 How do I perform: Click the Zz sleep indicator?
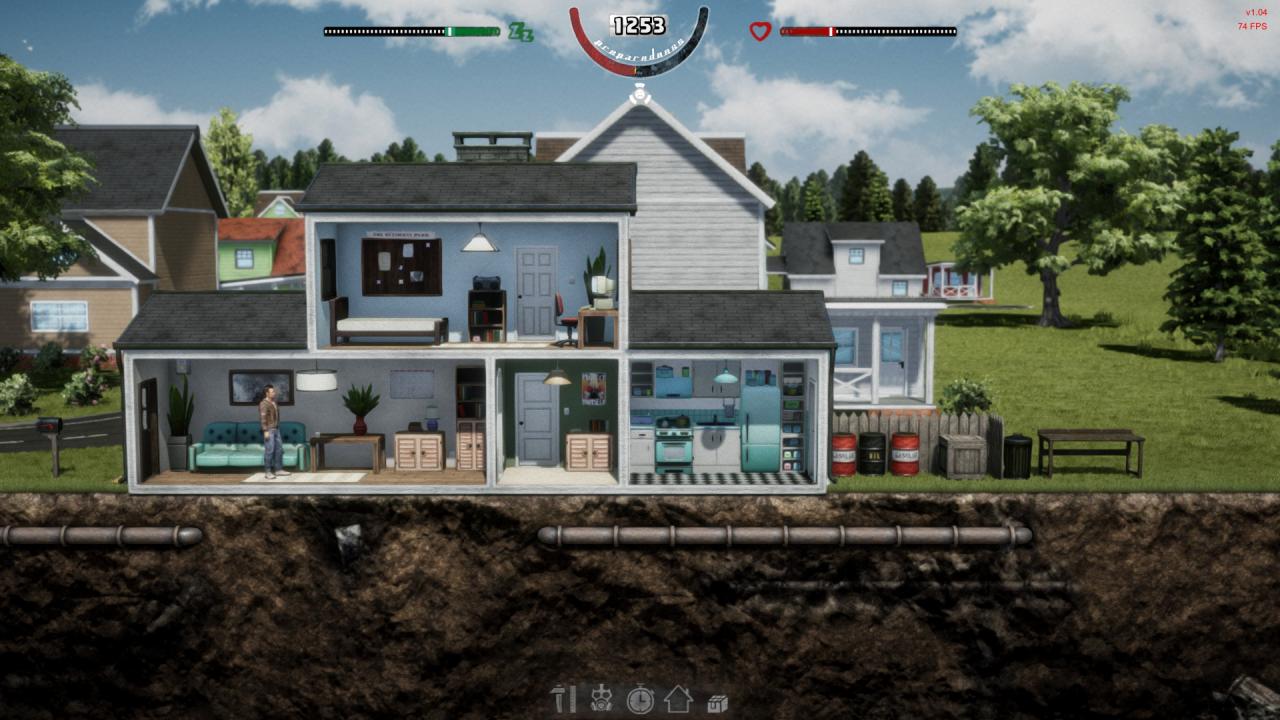pyautogui.click(x=522, y=33)
